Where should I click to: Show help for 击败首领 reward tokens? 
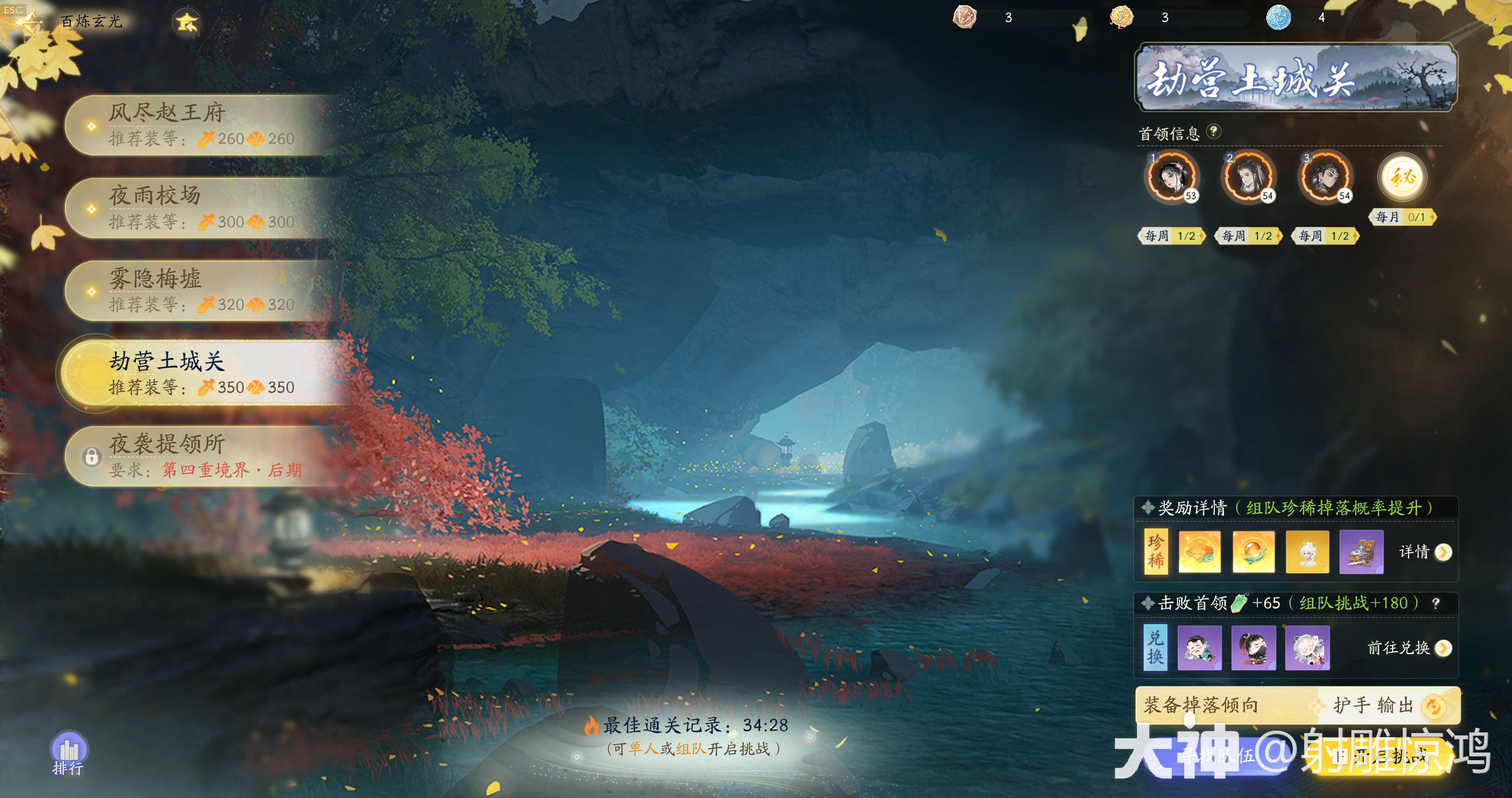point(1436,603)
